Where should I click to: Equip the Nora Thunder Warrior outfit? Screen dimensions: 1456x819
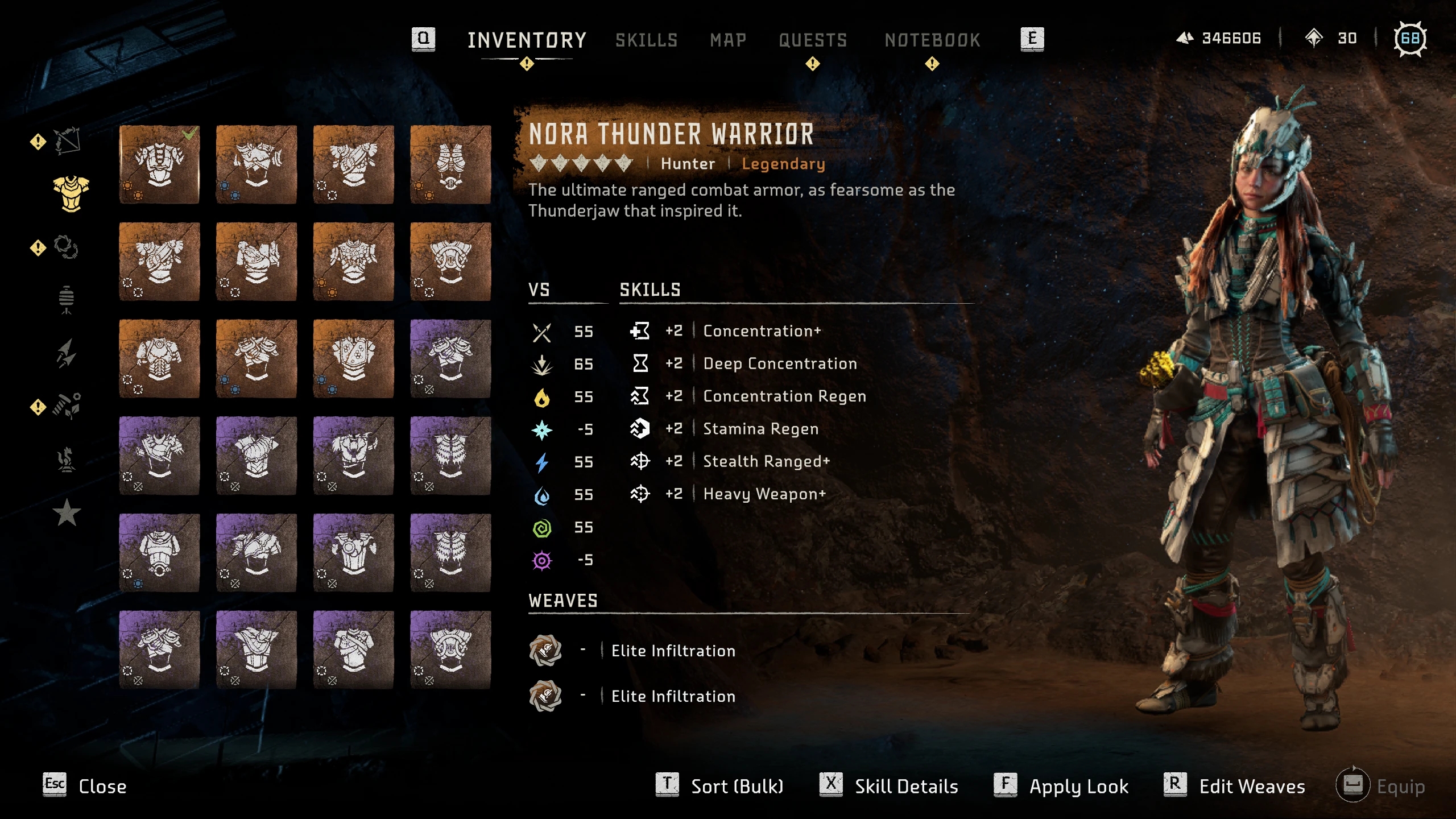tap(1382, 786)
